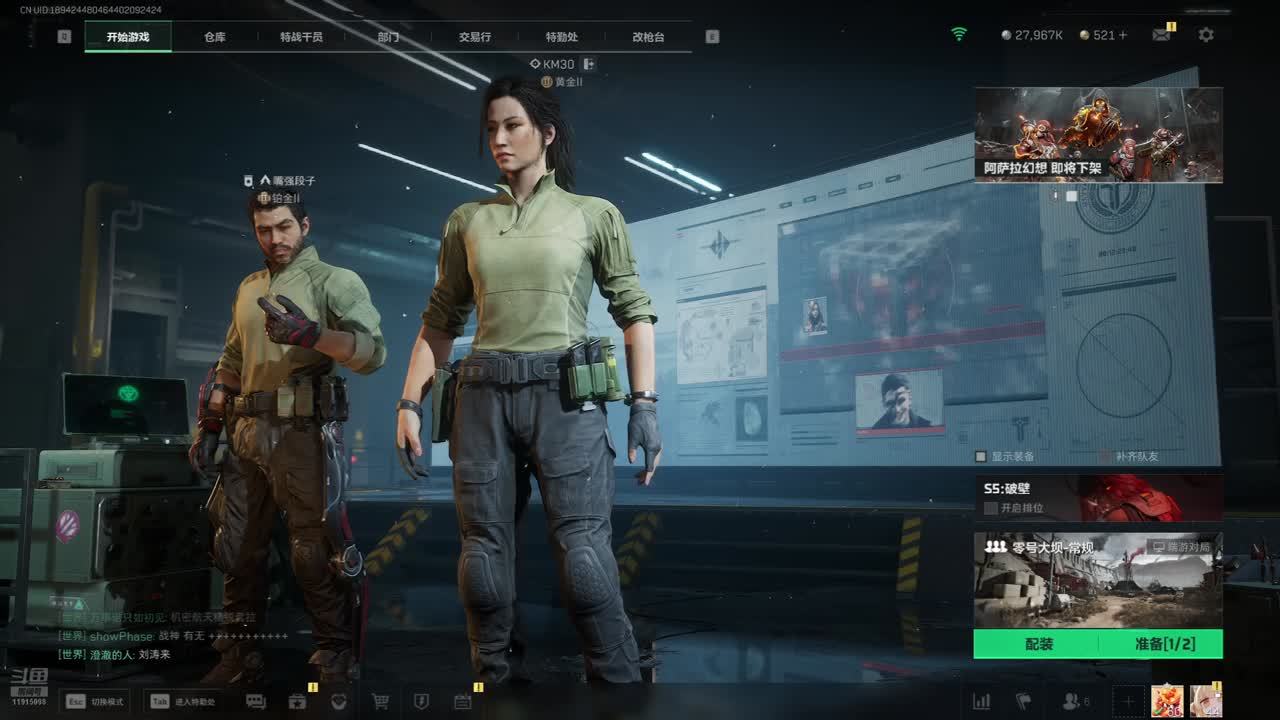Open settings via the gear icon
1280x720 pixels.
[x=1206, y=35]
